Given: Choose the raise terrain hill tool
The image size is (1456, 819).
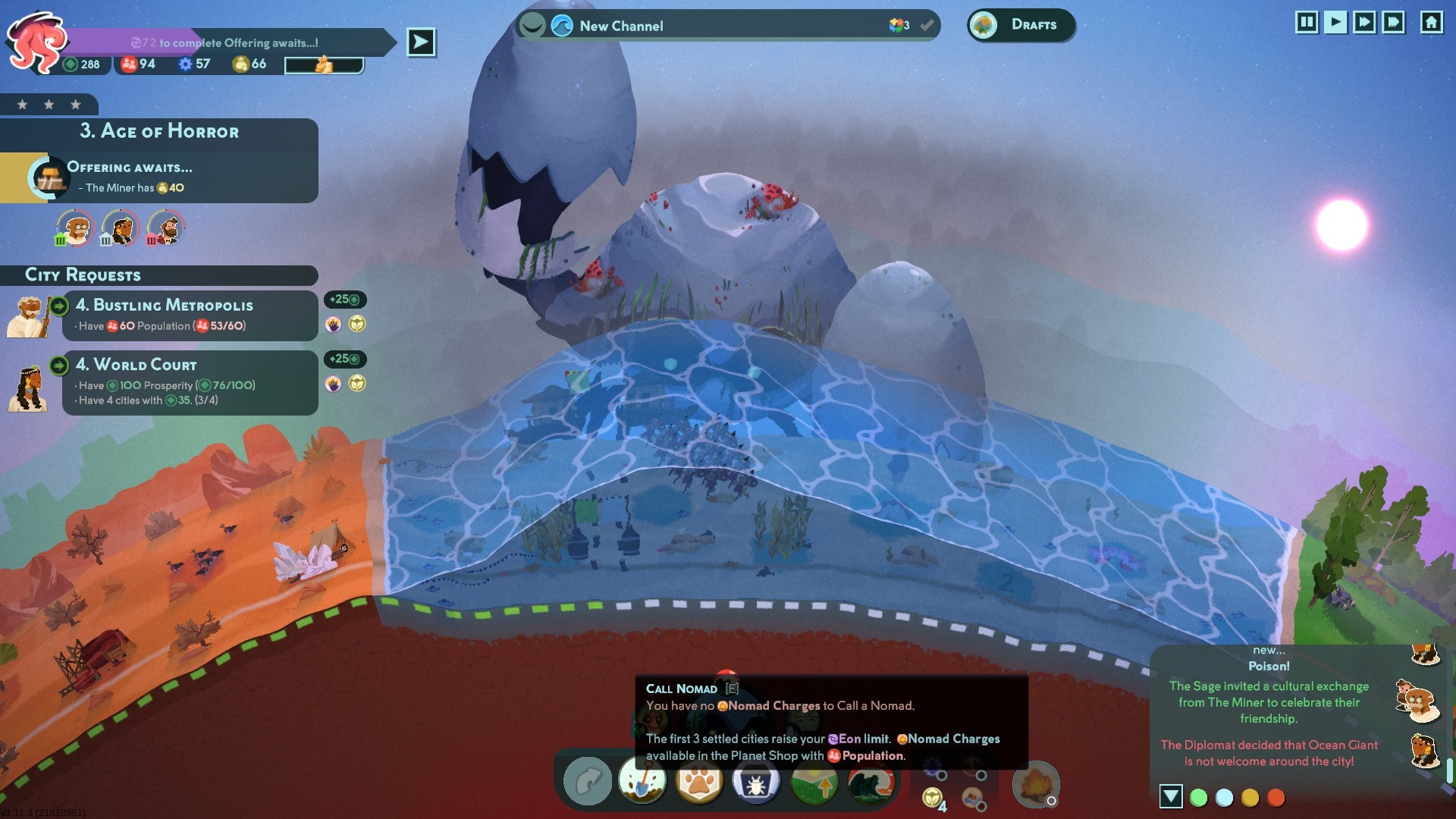Looking at the screenshot, I should [814, 783].
